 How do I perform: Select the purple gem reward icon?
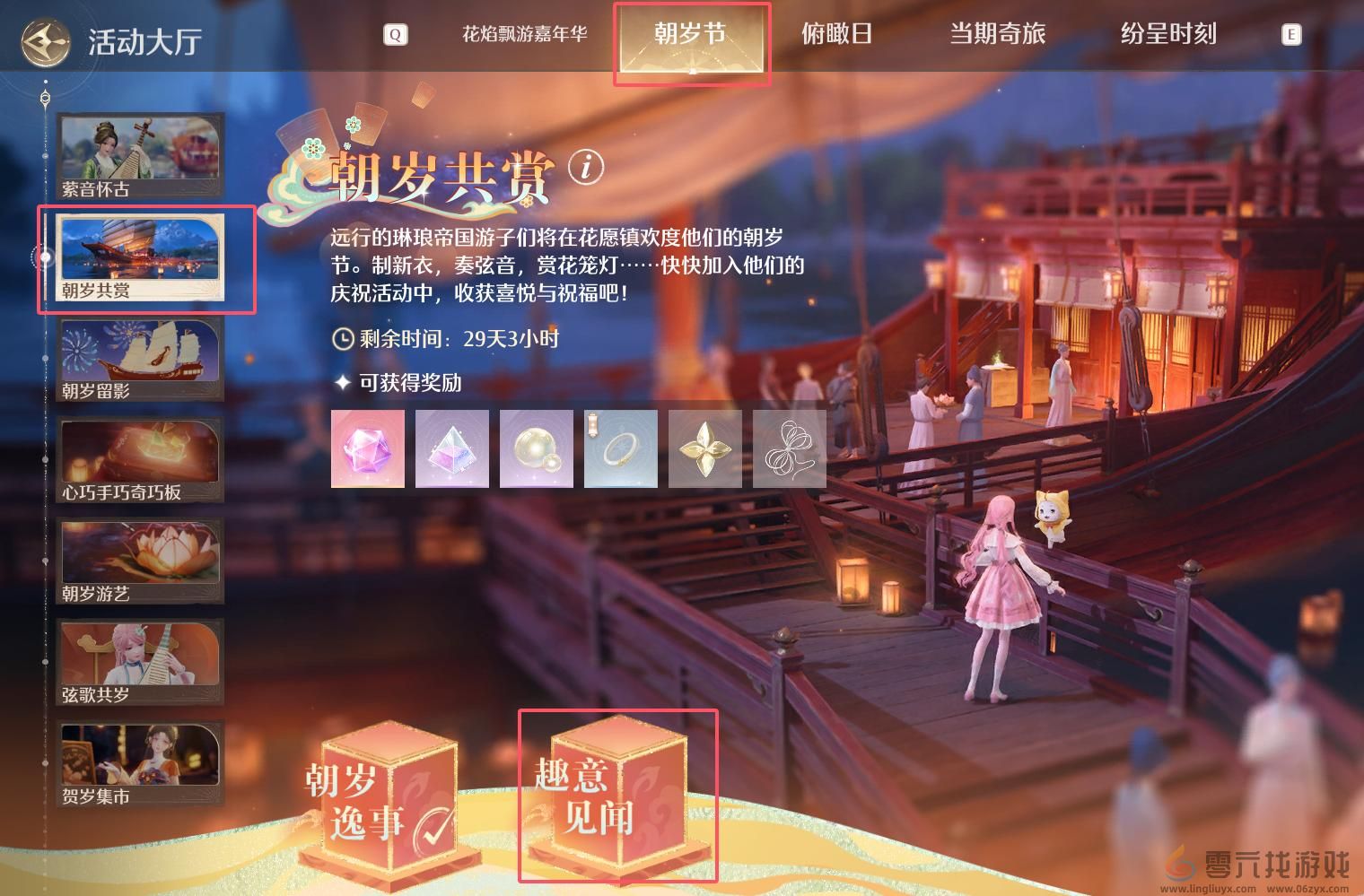pyautogui.click(x=367, y=448)
